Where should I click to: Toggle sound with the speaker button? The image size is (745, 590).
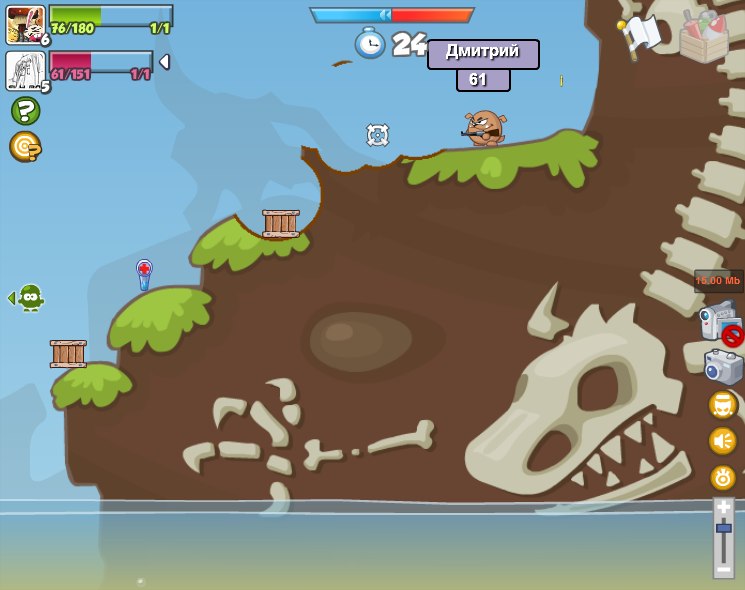[x=723, y=441]
